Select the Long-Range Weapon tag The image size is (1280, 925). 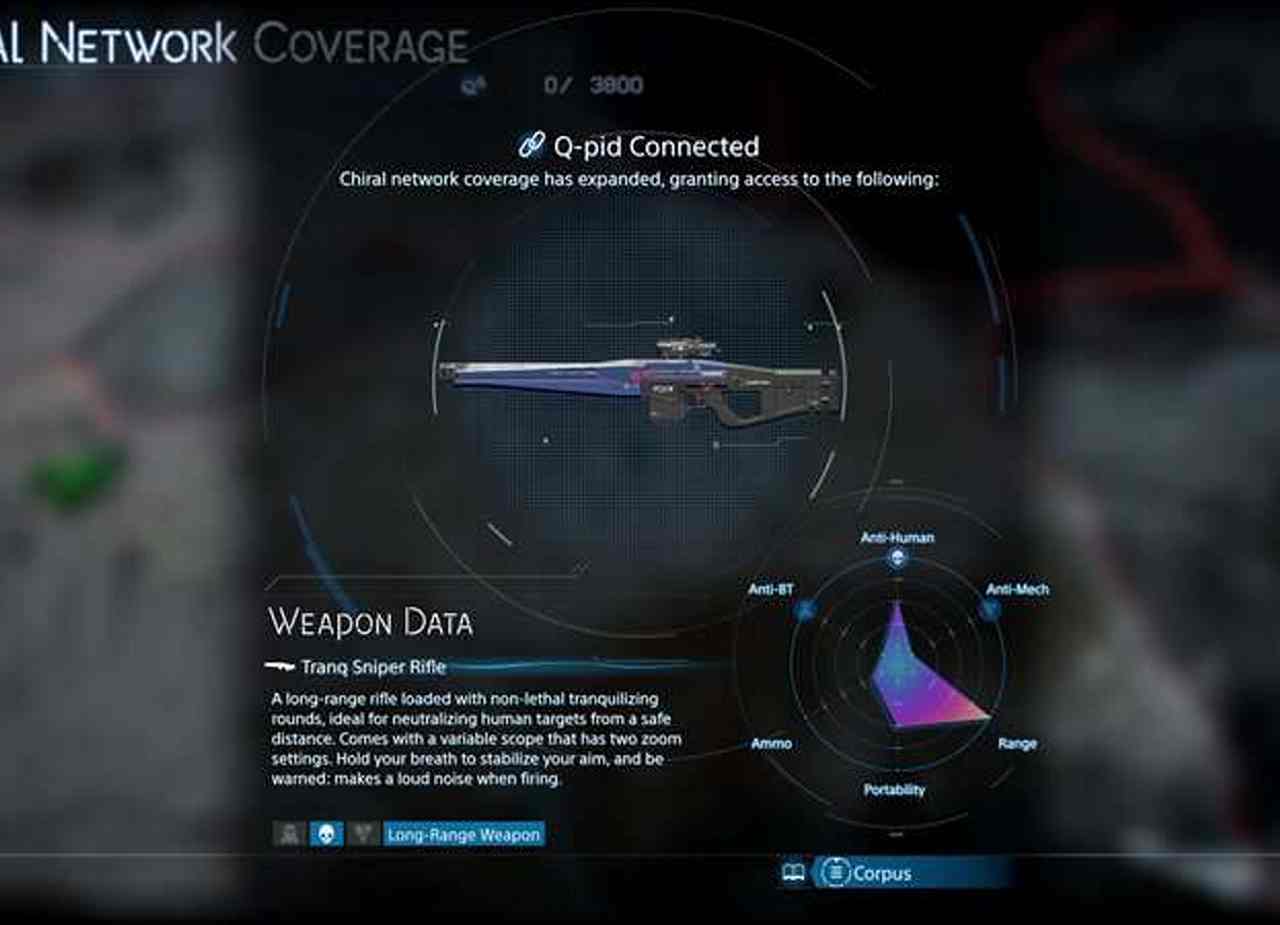(x=463, y=834)
